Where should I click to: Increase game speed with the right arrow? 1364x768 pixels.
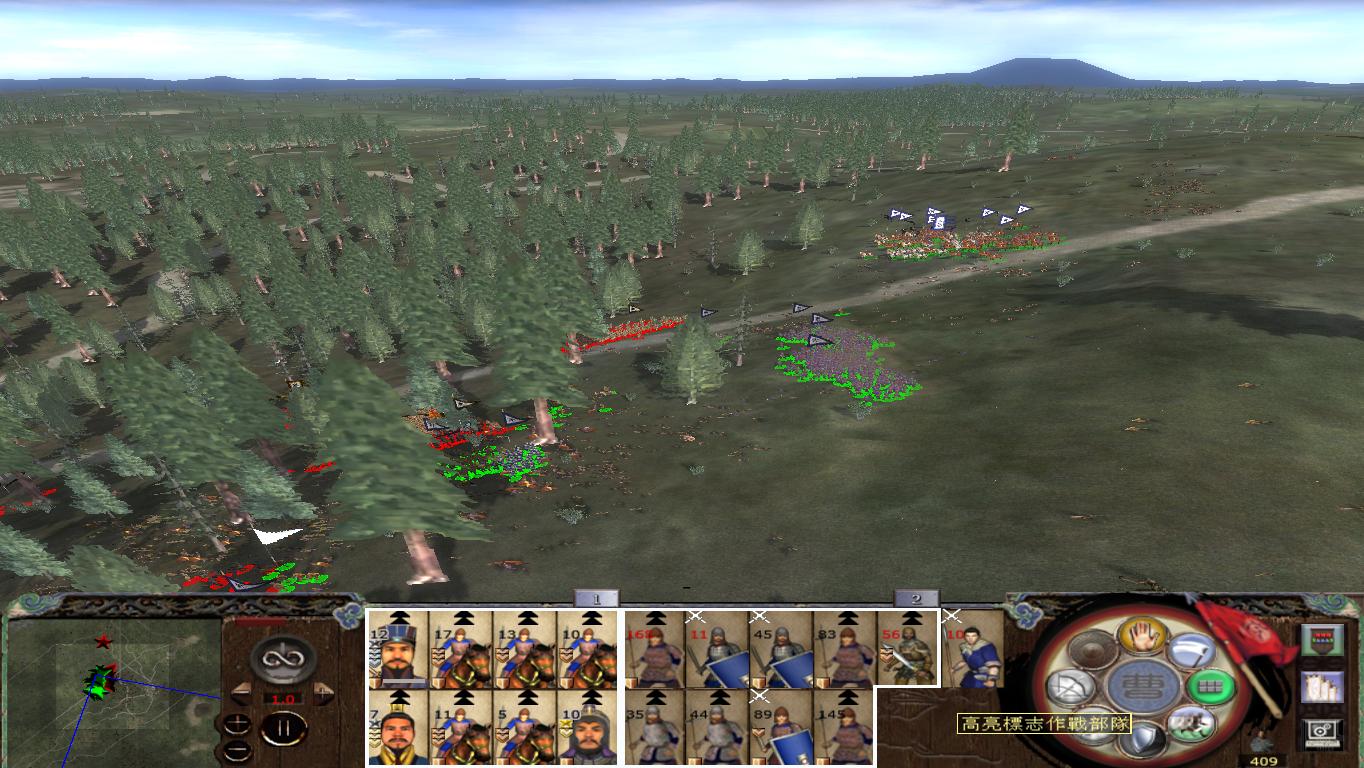click(321, 692)
